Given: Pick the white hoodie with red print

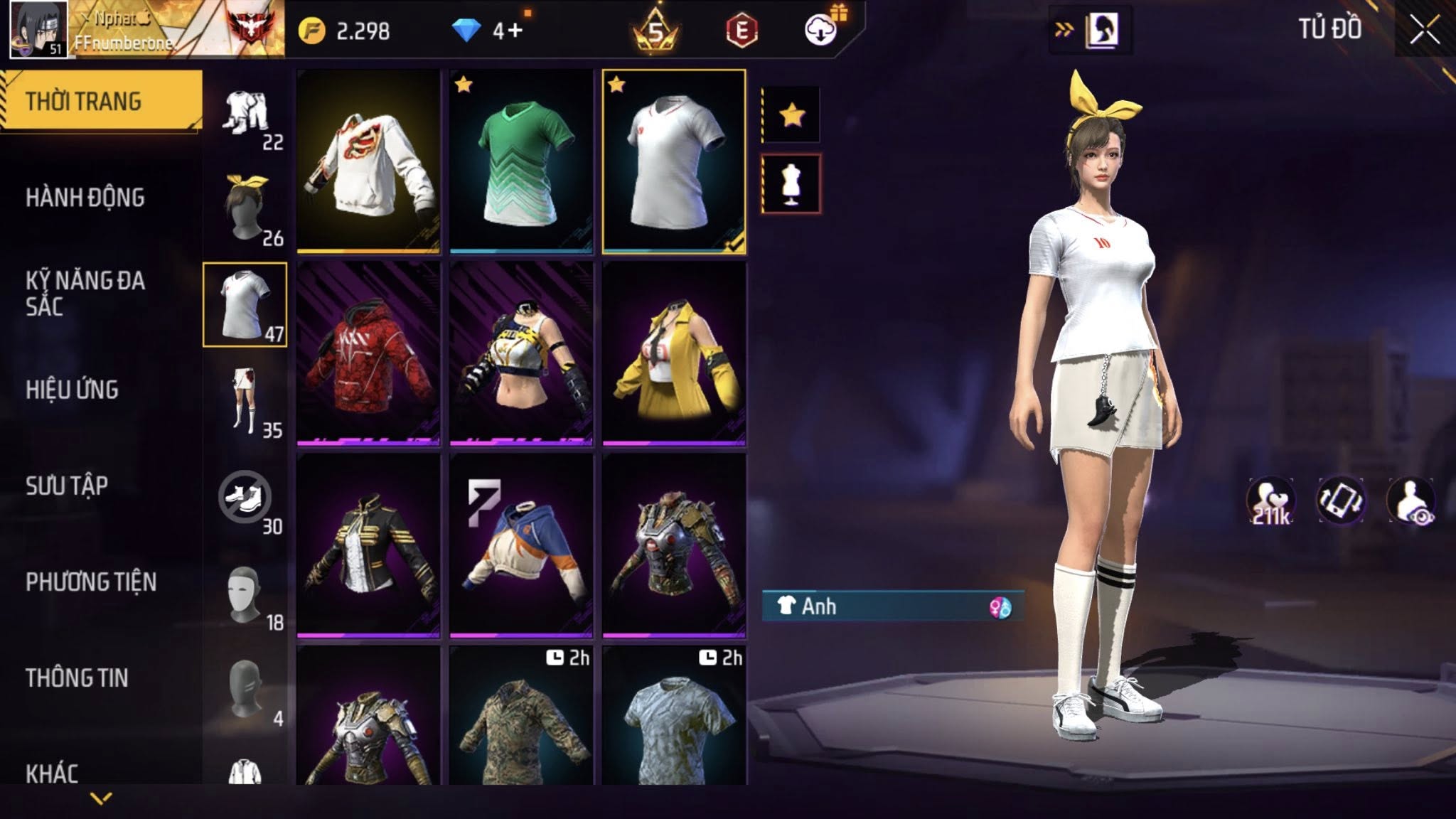Looking at the screenshot, I should click(x=368, y=162).
